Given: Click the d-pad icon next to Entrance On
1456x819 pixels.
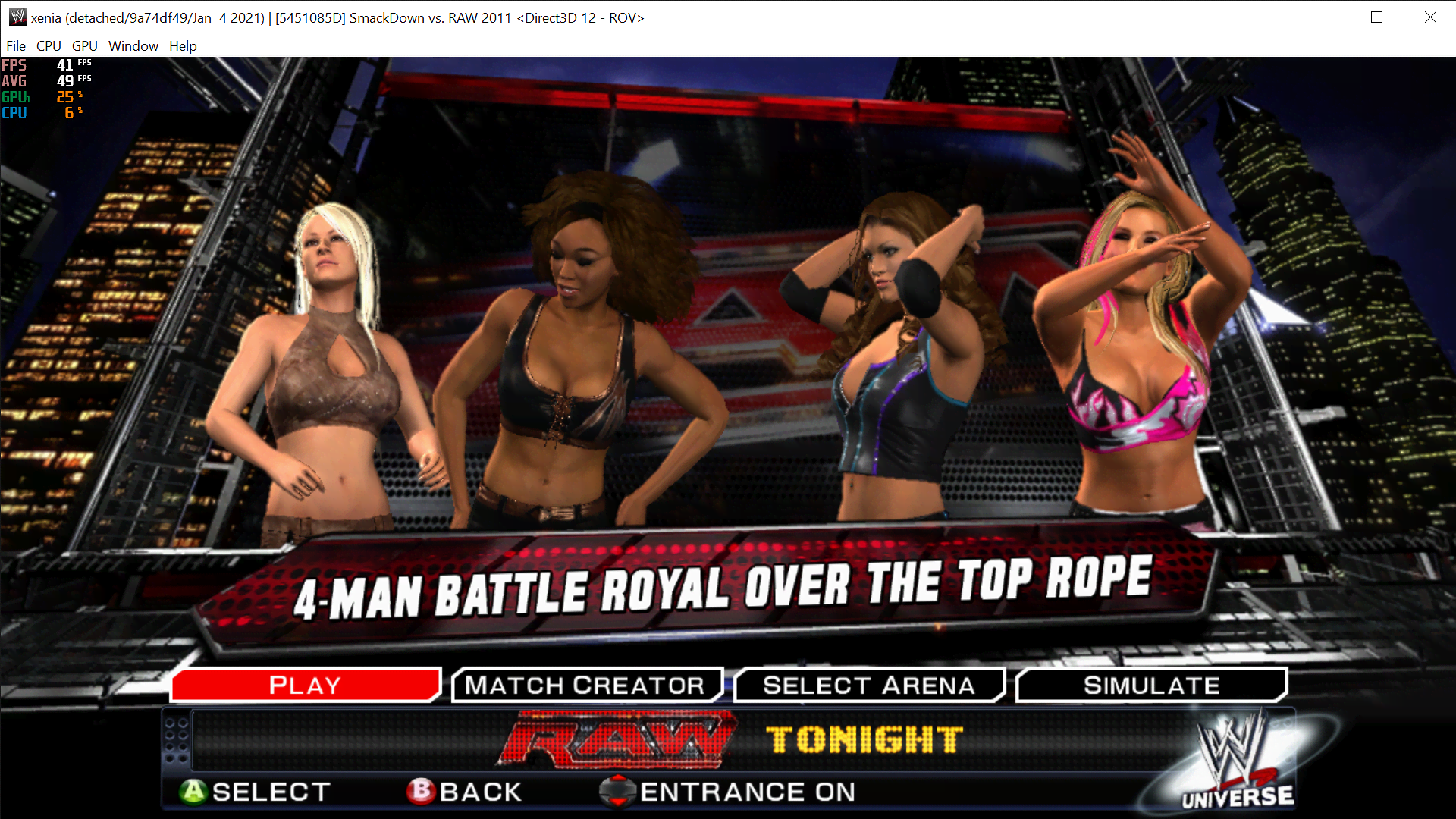Looking at the screenshot, I should click(619, 791).
